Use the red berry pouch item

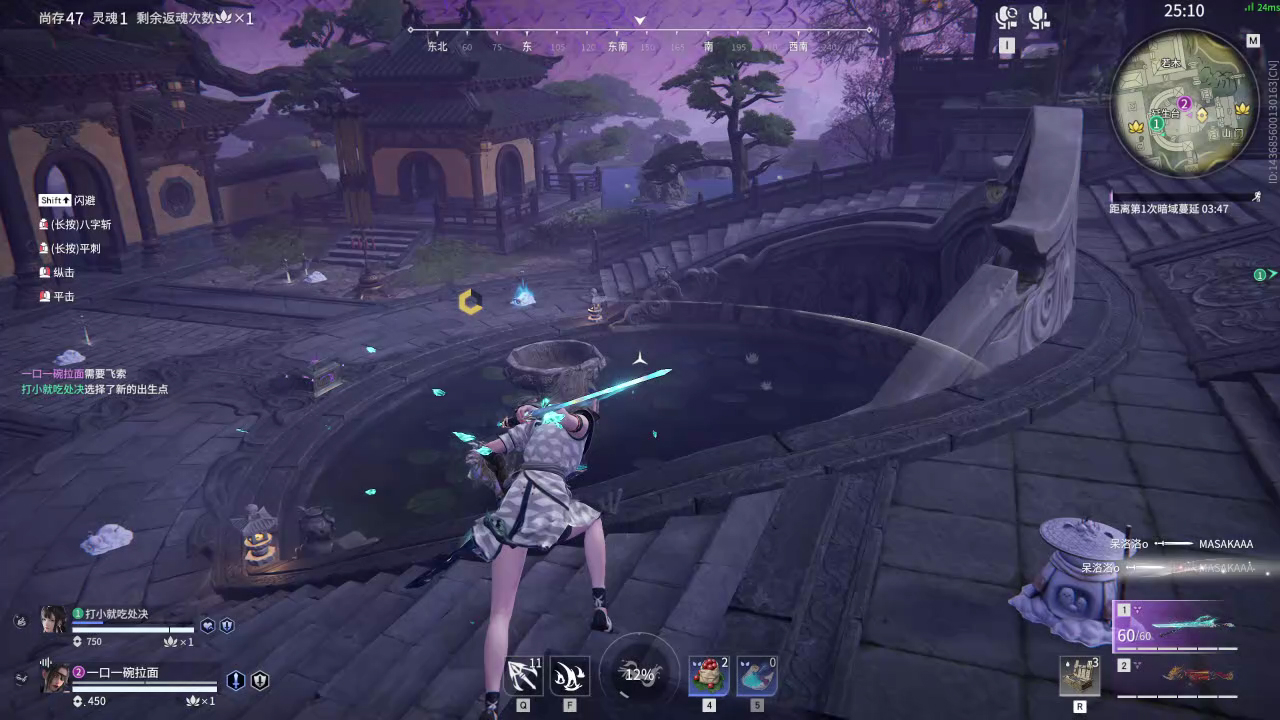[x=708, y=676]
